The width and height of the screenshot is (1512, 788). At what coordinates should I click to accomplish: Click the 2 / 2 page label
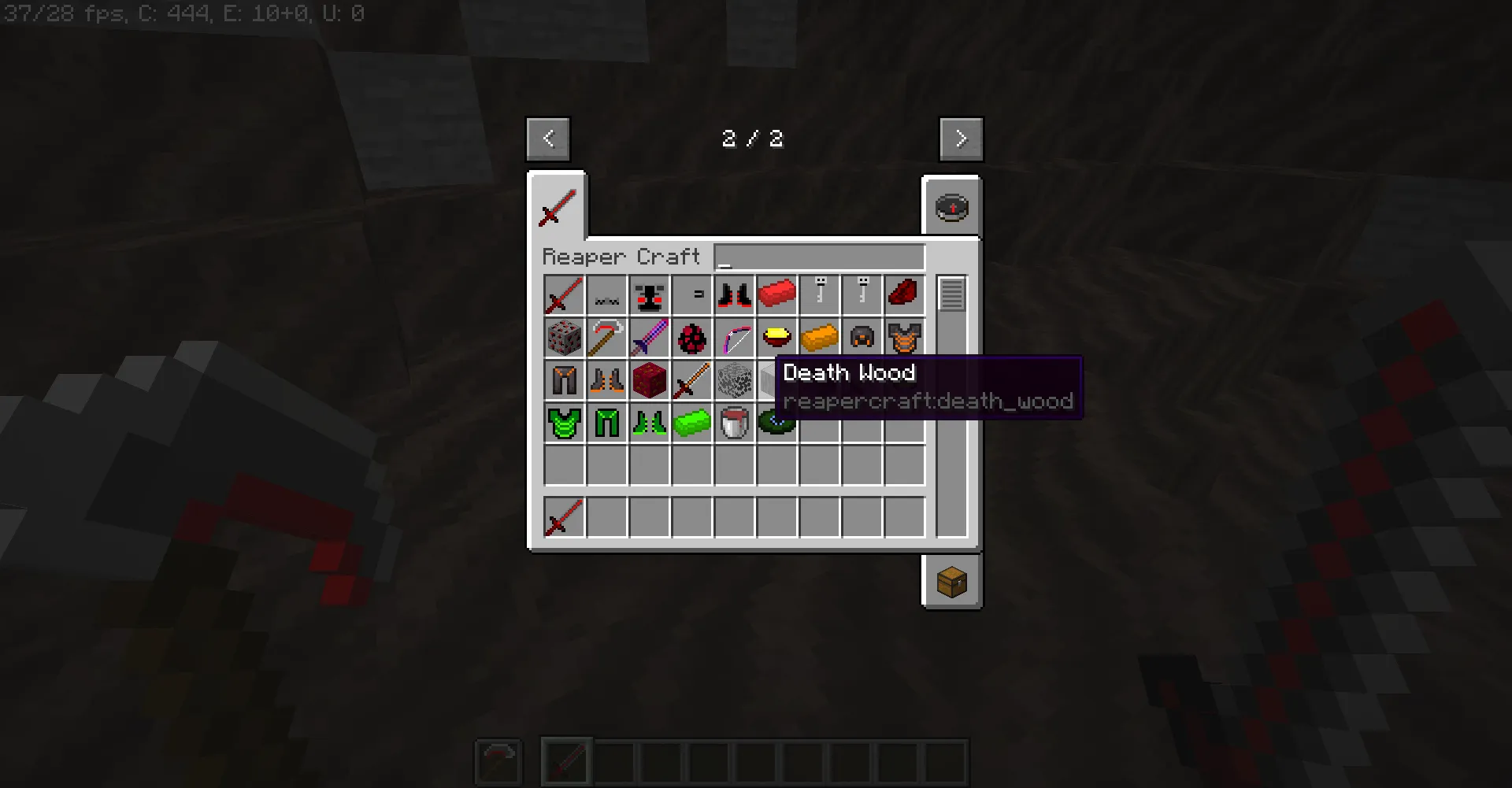(x=752, y=139)
